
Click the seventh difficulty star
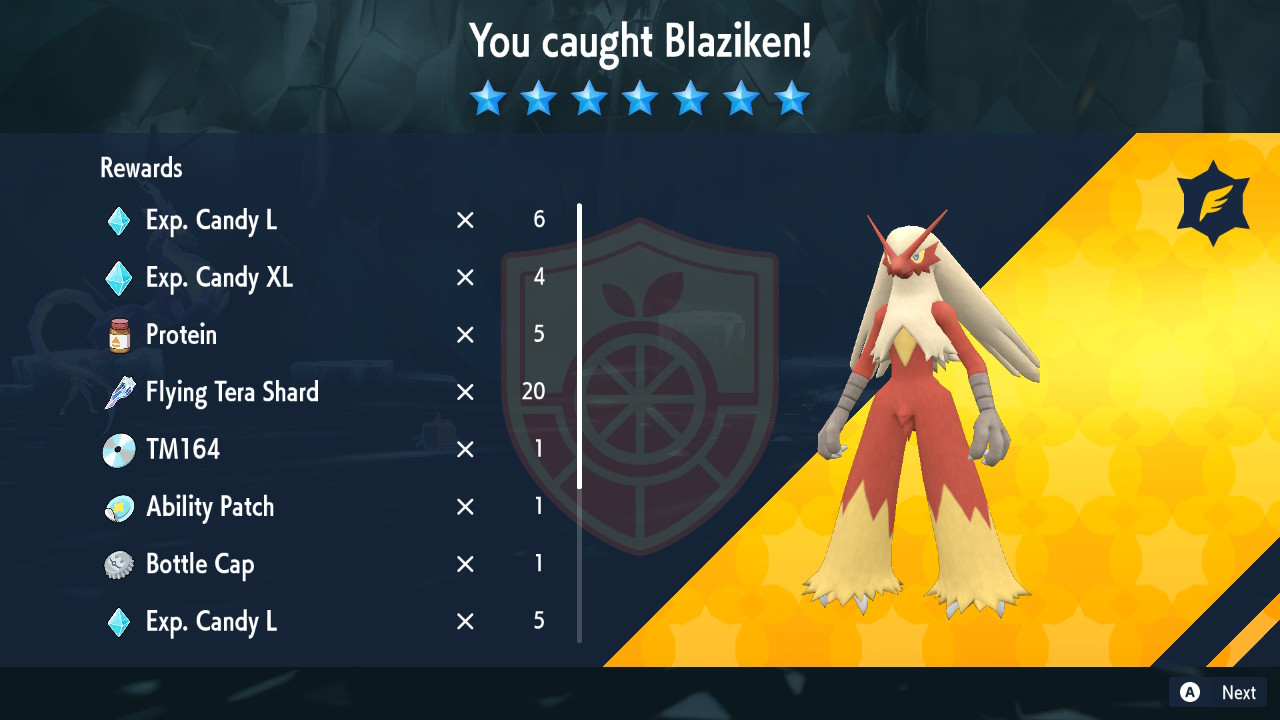pos(792,98)
